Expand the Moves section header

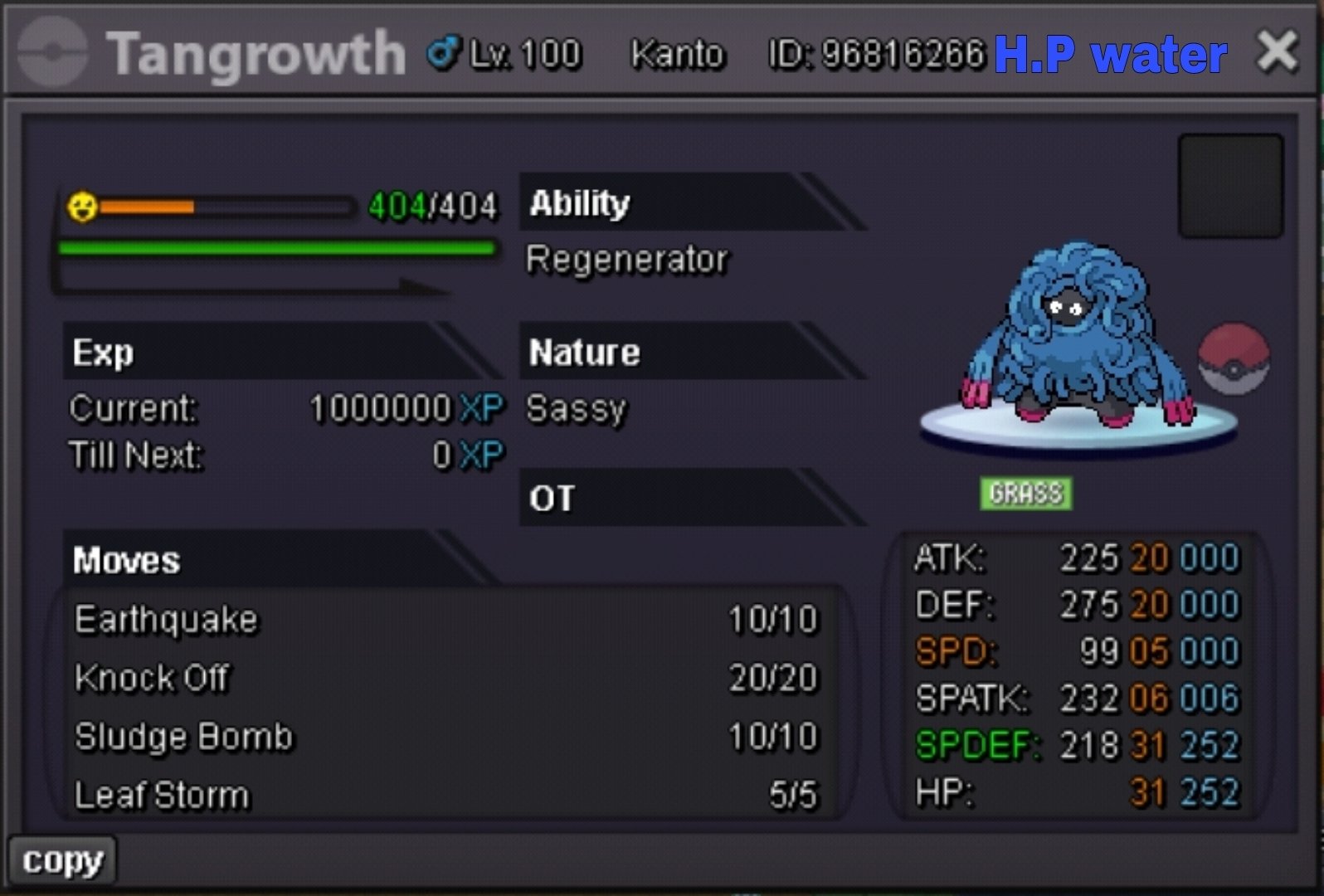click(125, 560)
